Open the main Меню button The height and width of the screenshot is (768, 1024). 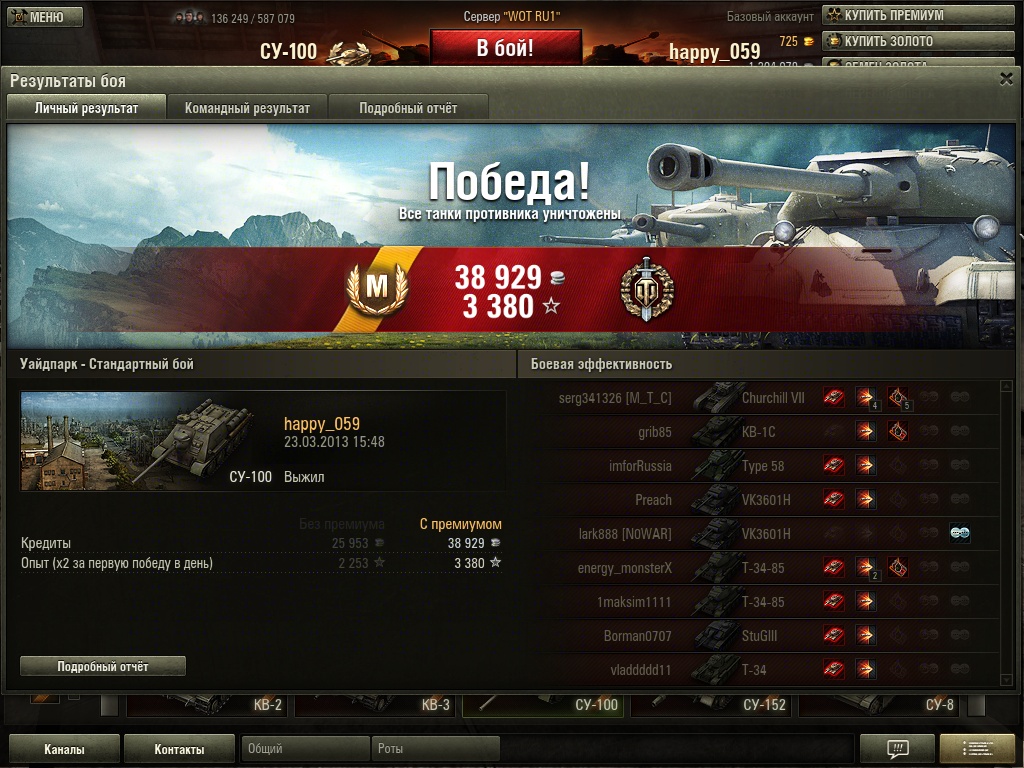[45, 17]
